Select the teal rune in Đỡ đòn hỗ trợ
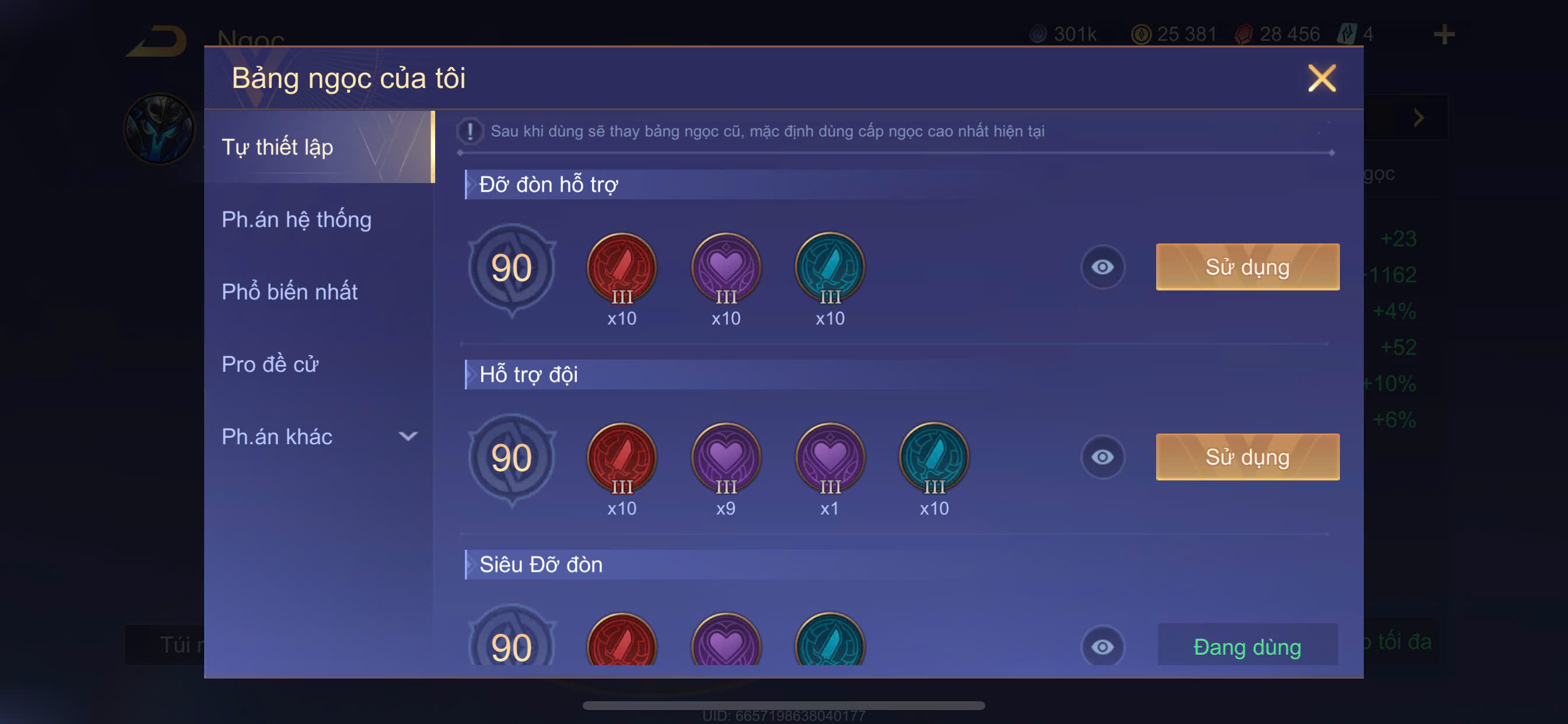 click(829, 268)
